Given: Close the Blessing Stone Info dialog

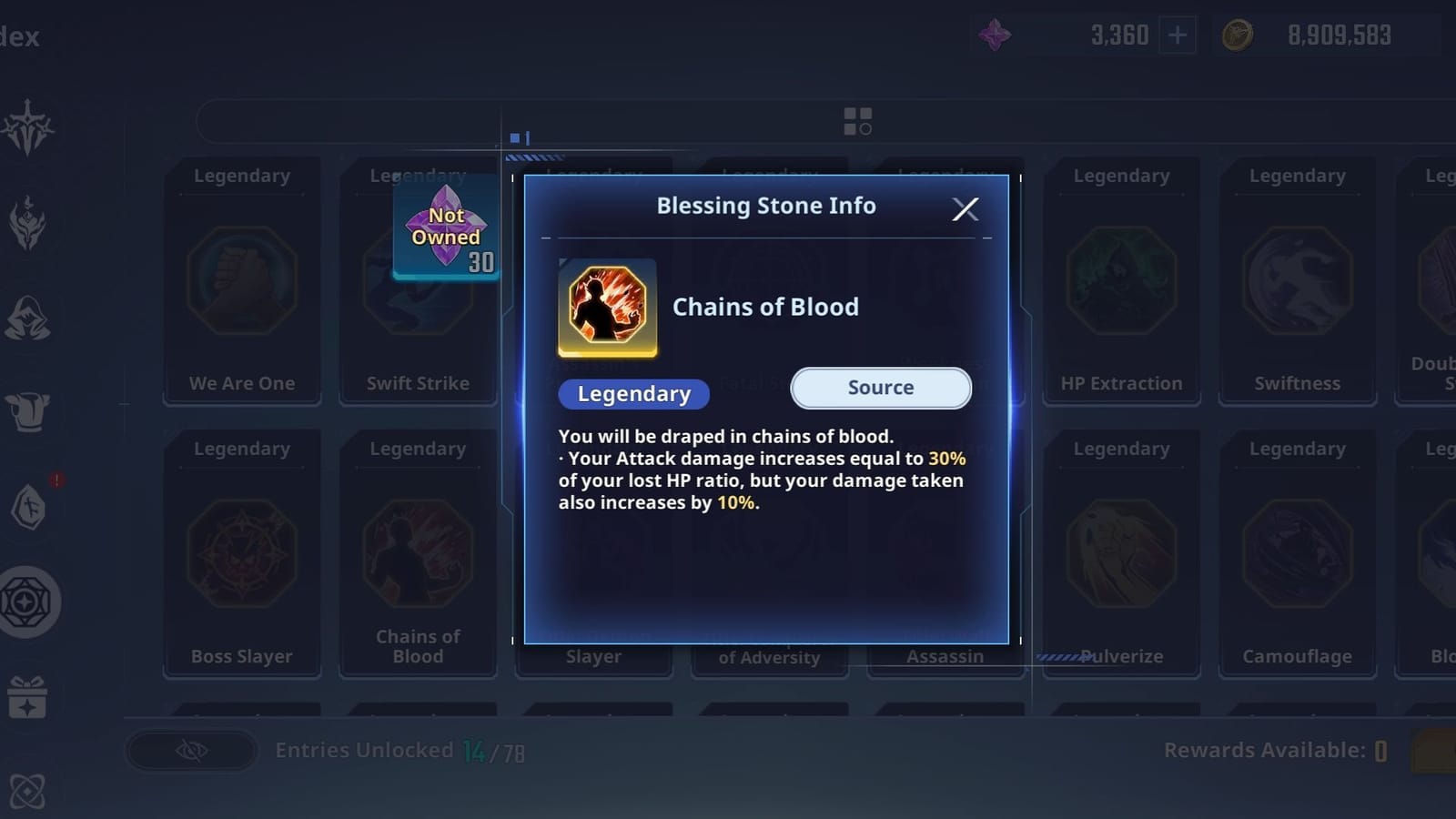Looking at the screenshot, I should coord(966,208).
